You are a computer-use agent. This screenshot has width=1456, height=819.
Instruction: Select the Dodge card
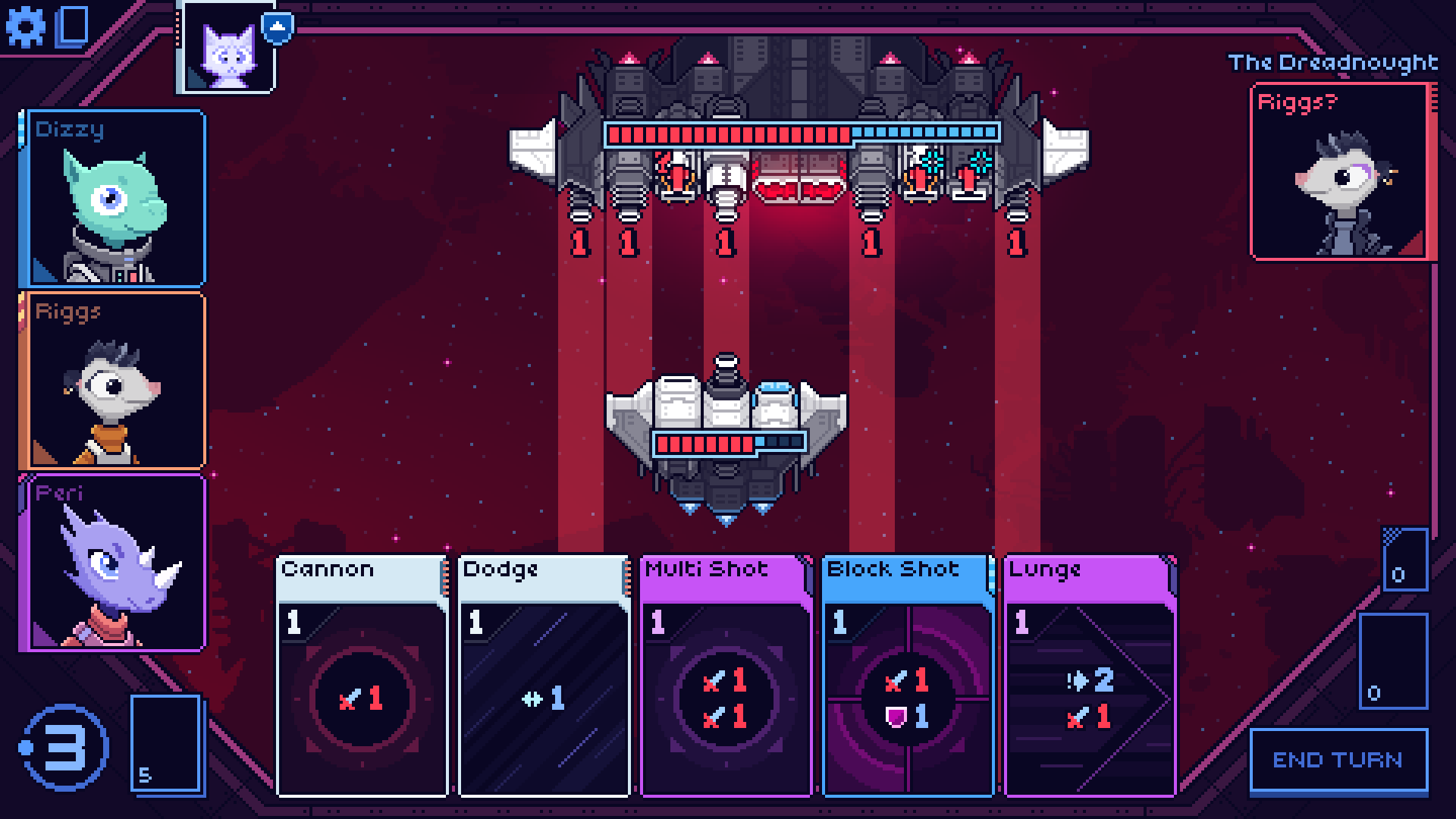(544, 676)
